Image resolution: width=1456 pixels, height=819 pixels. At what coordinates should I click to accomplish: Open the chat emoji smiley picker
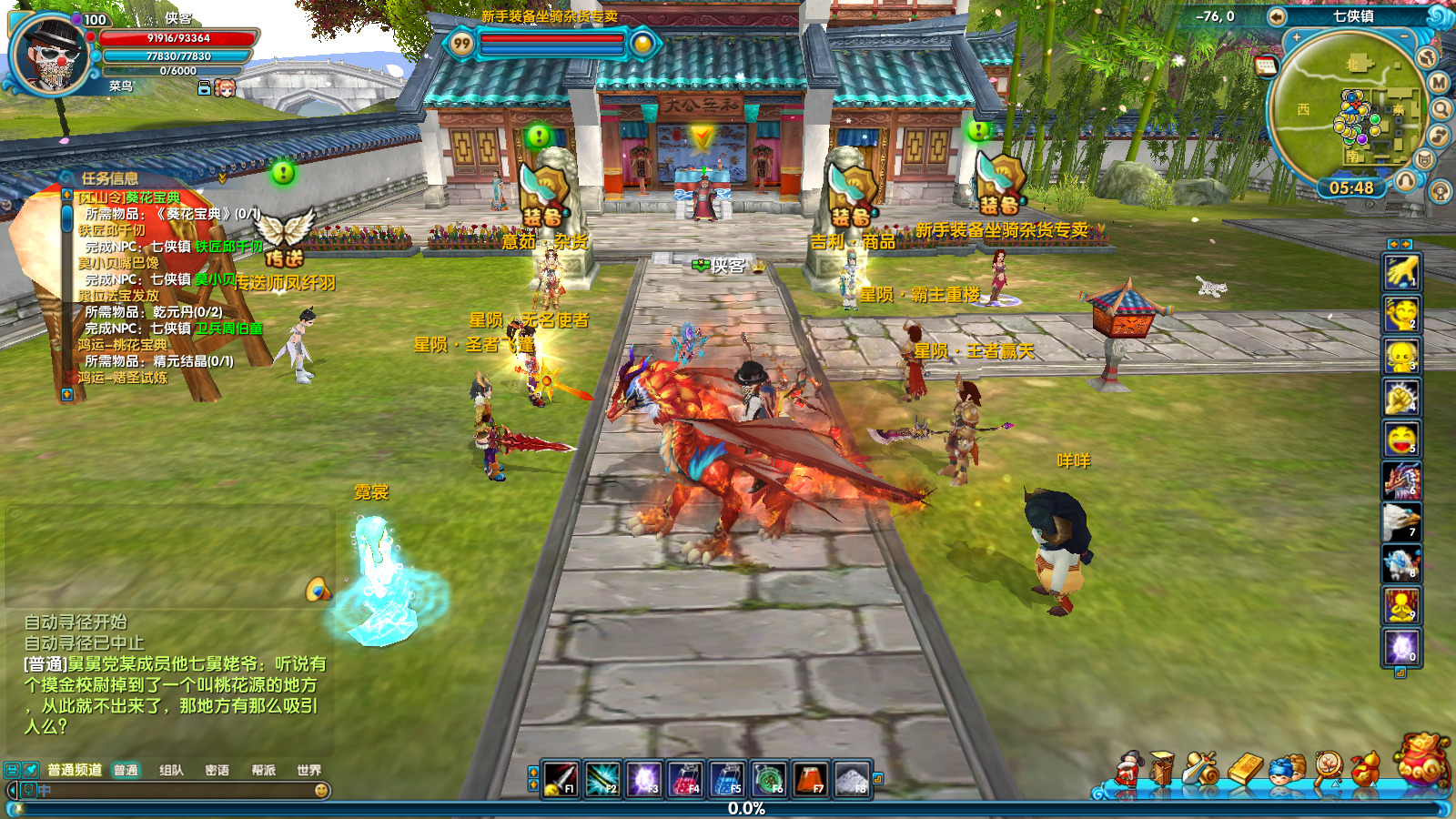pos(321,791)
